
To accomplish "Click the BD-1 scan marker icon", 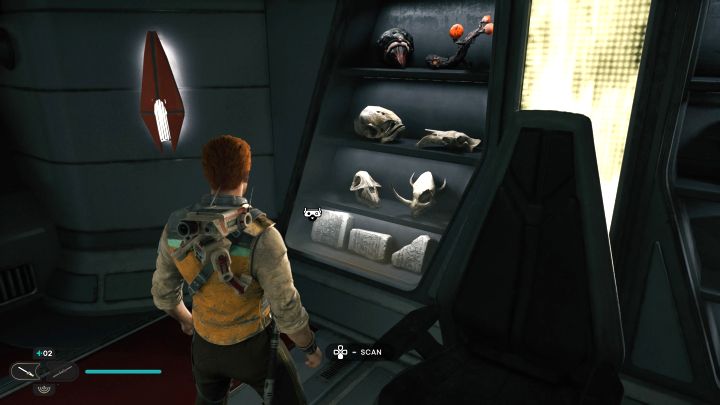I will click(x=312, y=212).
